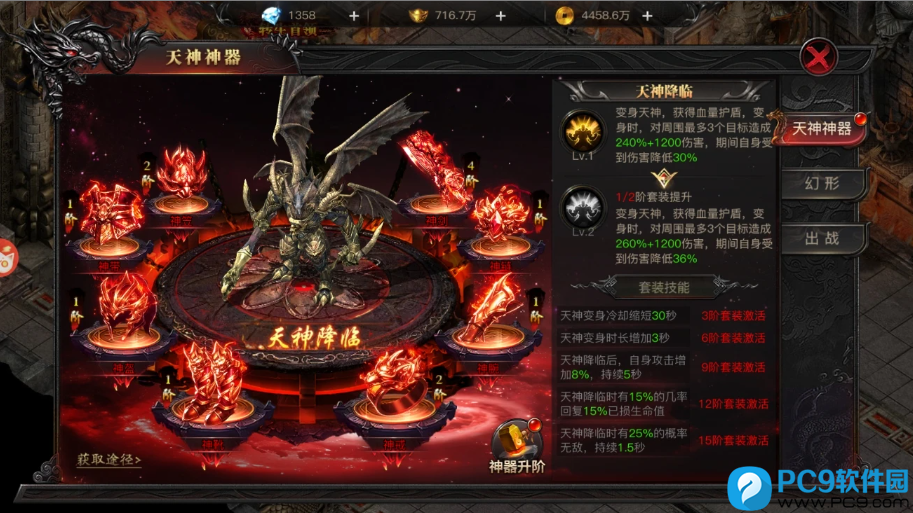
Task: Add more diamonds with the plus button
Action: 353,15
